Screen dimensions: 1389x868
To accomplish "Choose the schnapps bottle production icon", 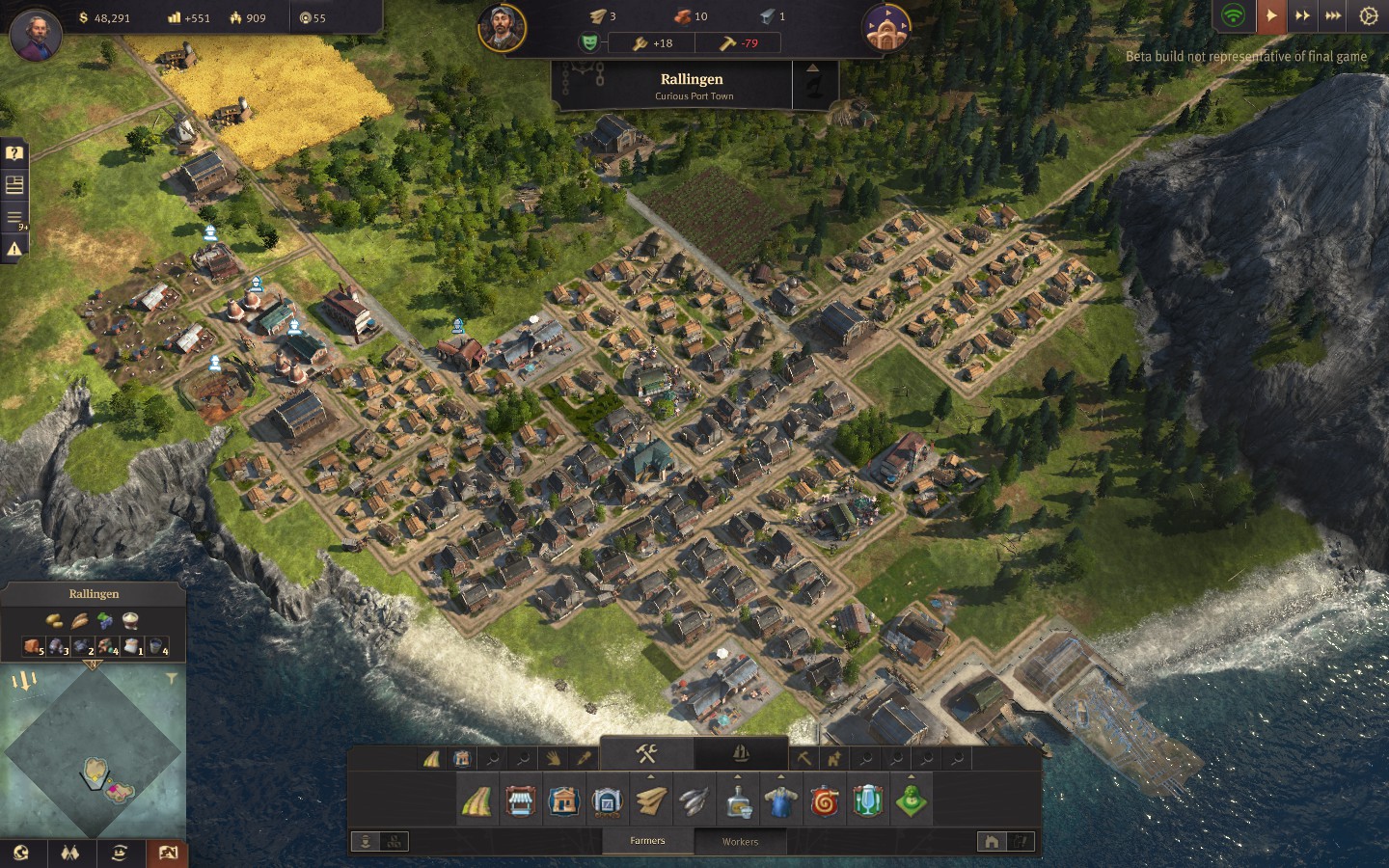I will (x=738, y=801).
